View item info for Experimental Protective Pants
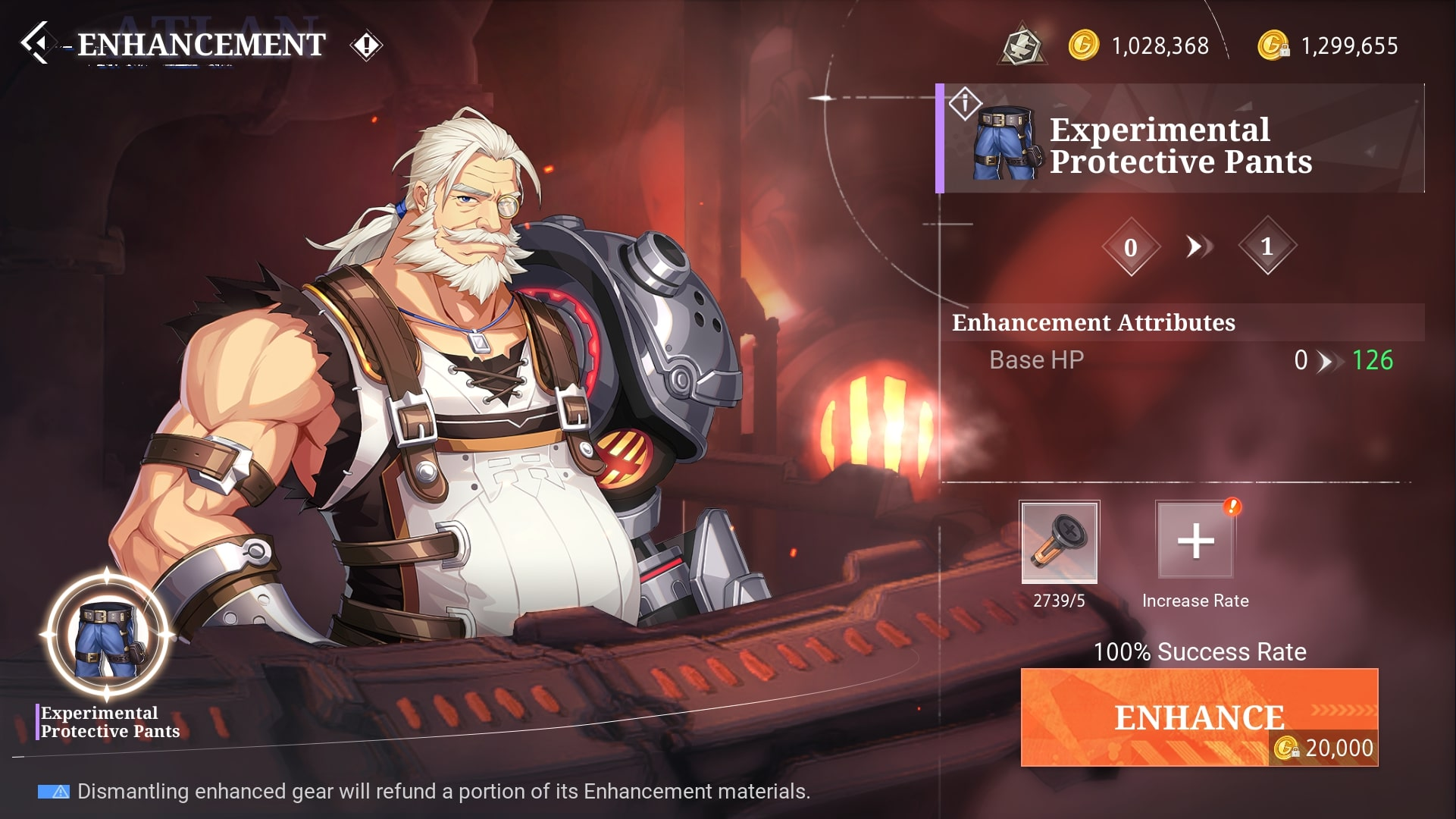This screenshot has height=819, width=1456. (x=965, y=103)
